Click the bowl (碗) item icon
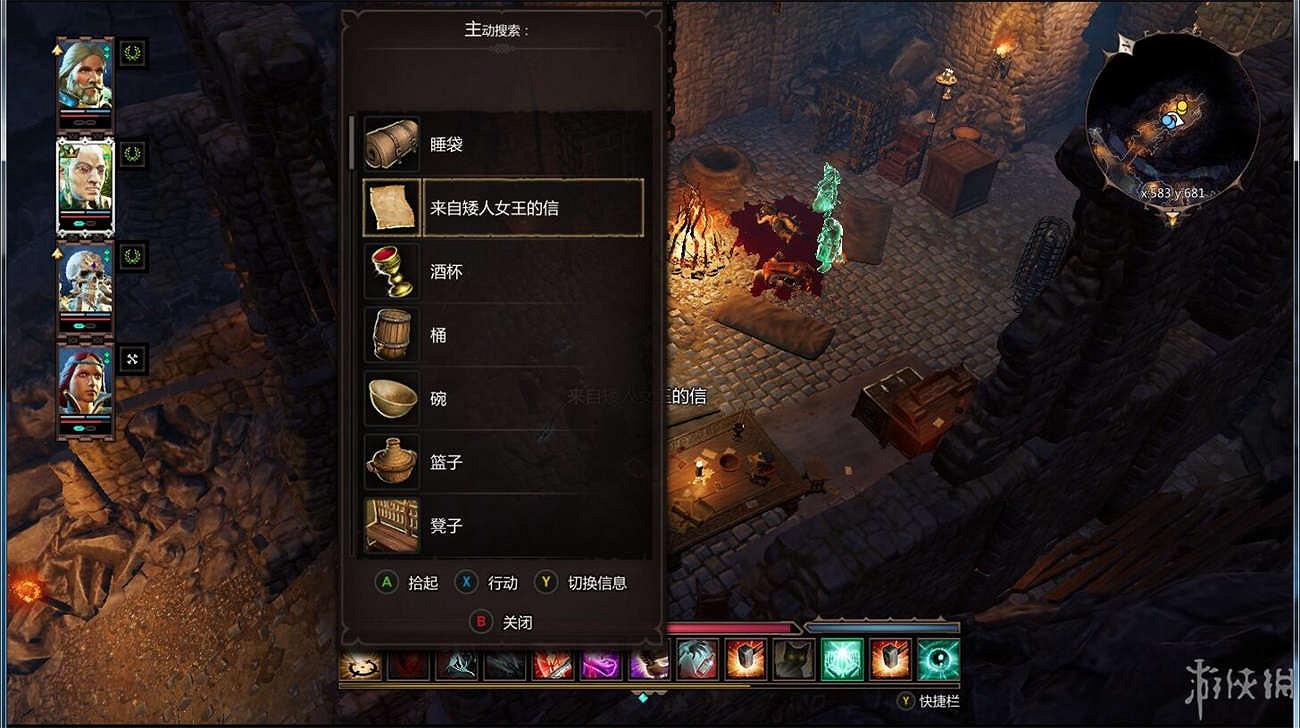Image resolution: width=1300 pixels, height=728 pixels. tap(391, 399)
